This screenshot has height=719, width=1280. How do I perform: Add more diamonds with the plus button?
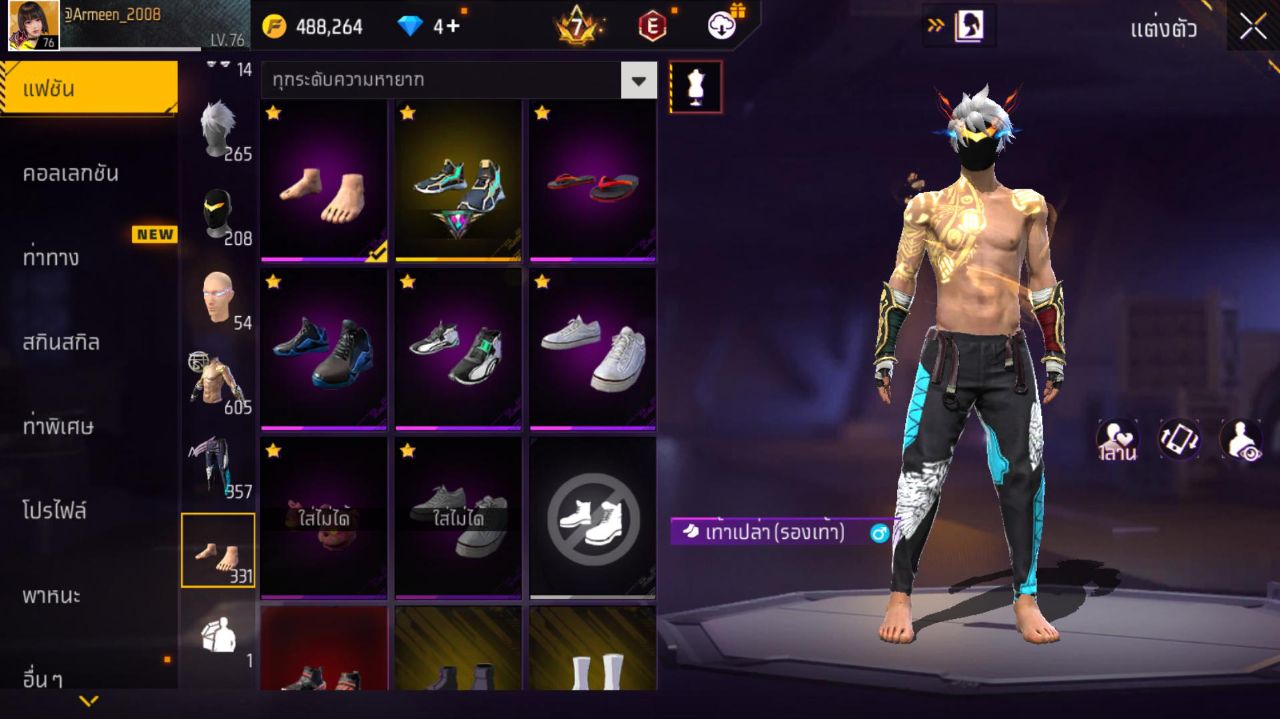(x=453, y=26)
